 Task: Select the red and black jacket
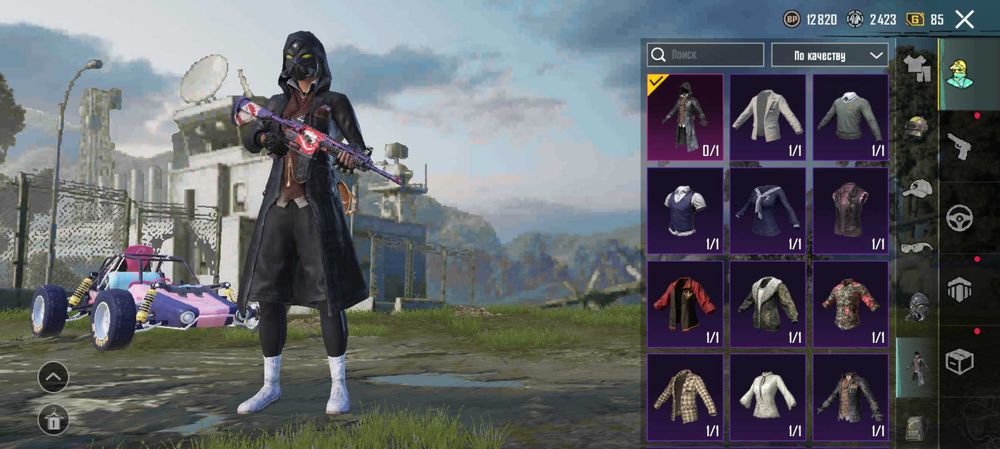[685, 304]
